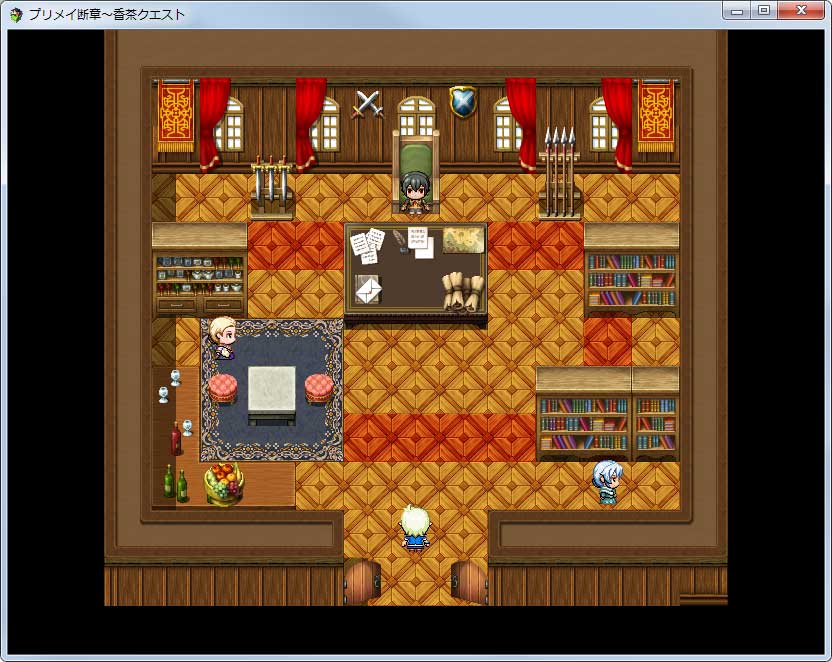The width and height of the screenshot is (832, 662).
Task: Minimize the game window
Action: tap(737, 10)
